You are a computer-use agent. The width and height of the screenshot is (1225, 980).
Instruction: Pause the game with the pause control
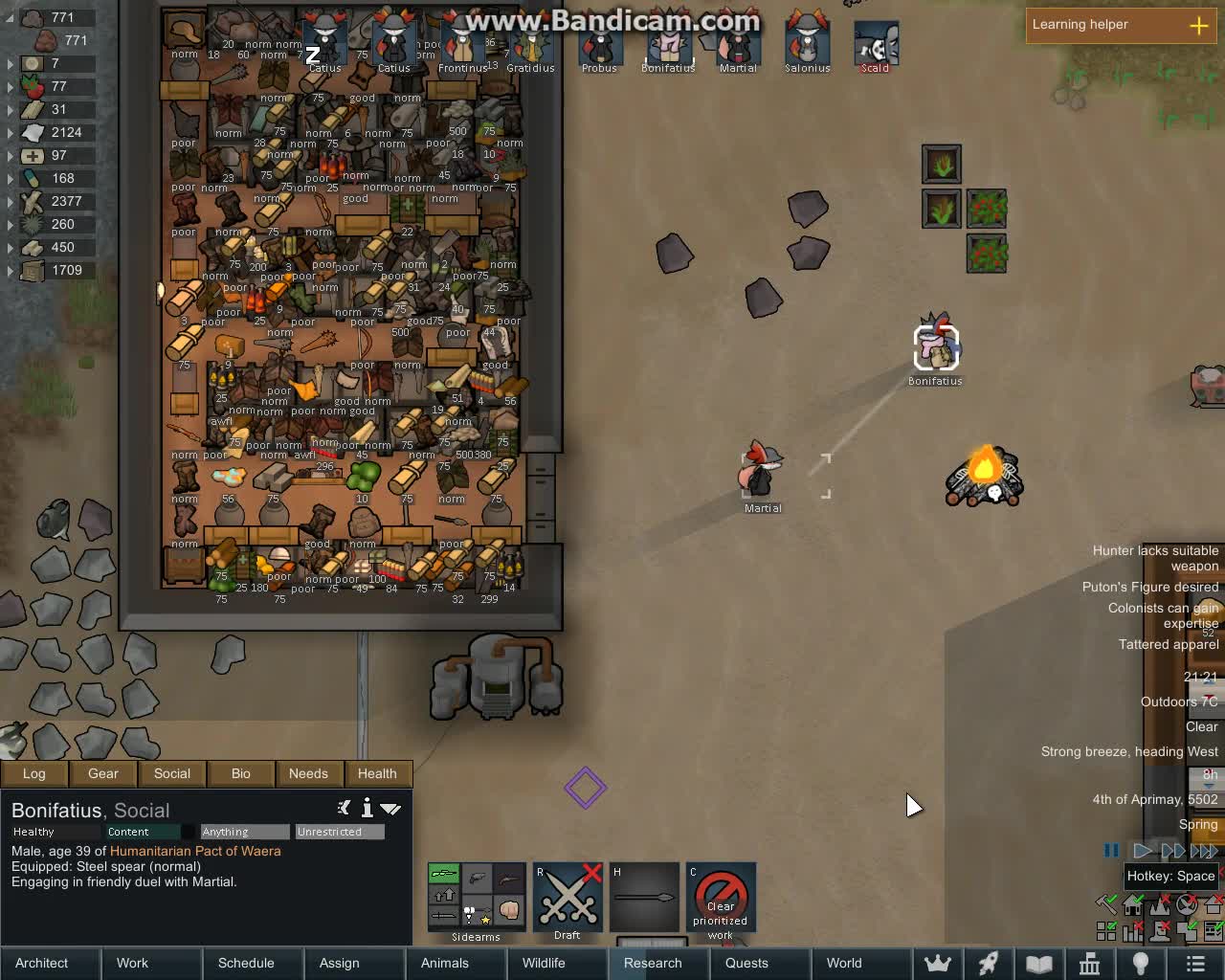coord(1111,850)
